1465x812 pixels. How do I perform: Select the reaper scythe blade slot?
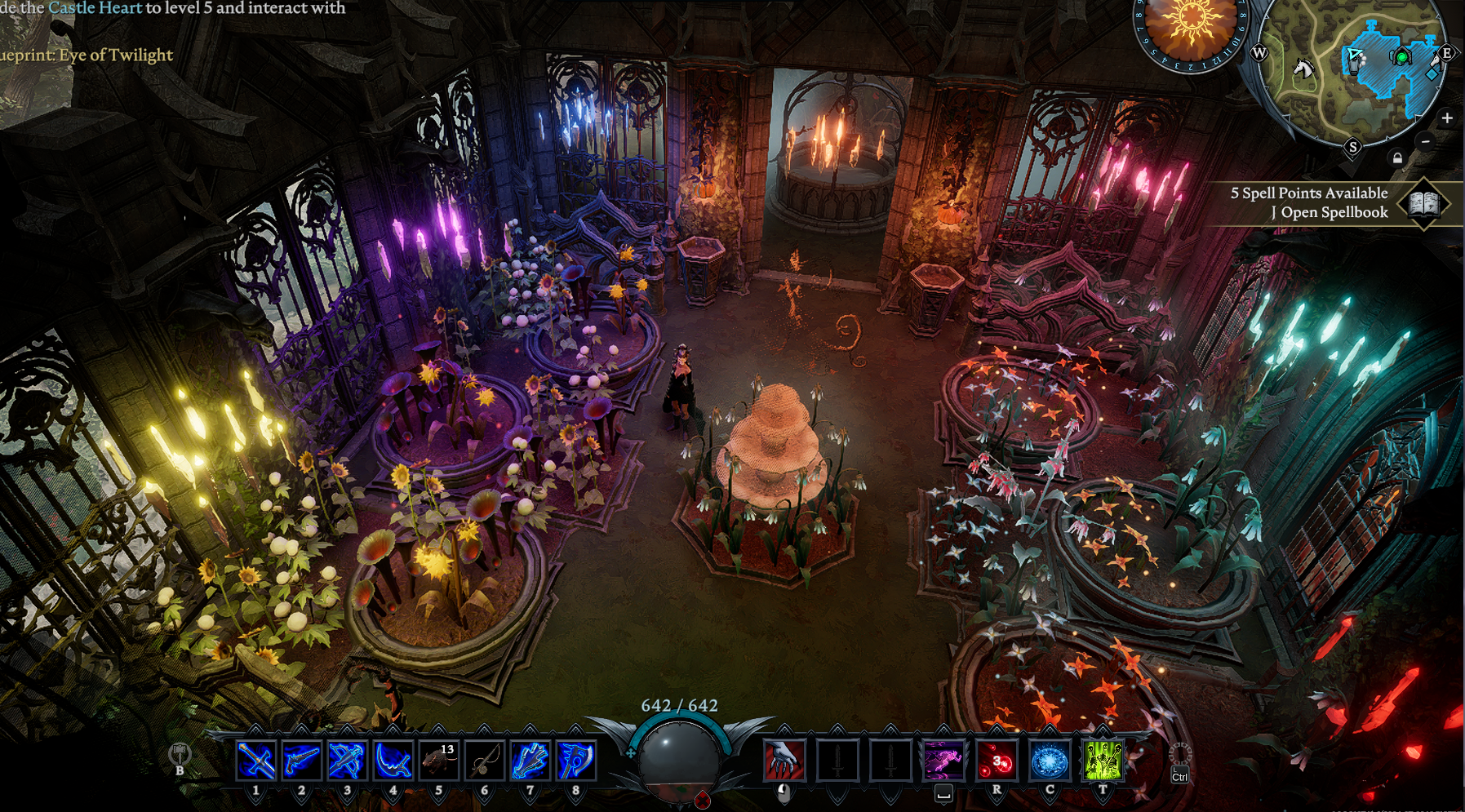click(x=393, y=761)
